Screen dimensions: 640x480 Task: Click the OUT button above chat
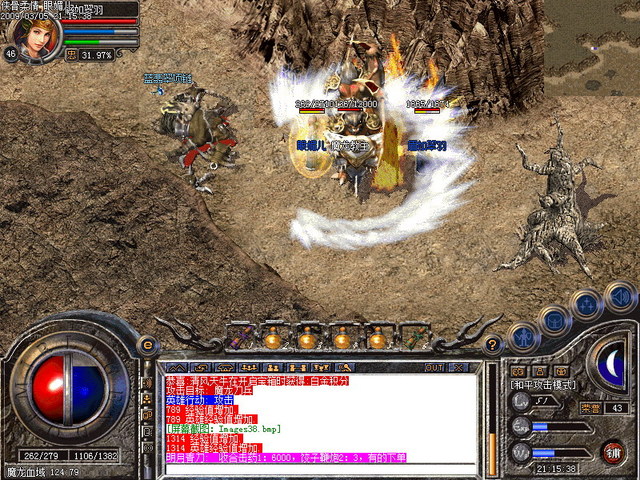433,368
